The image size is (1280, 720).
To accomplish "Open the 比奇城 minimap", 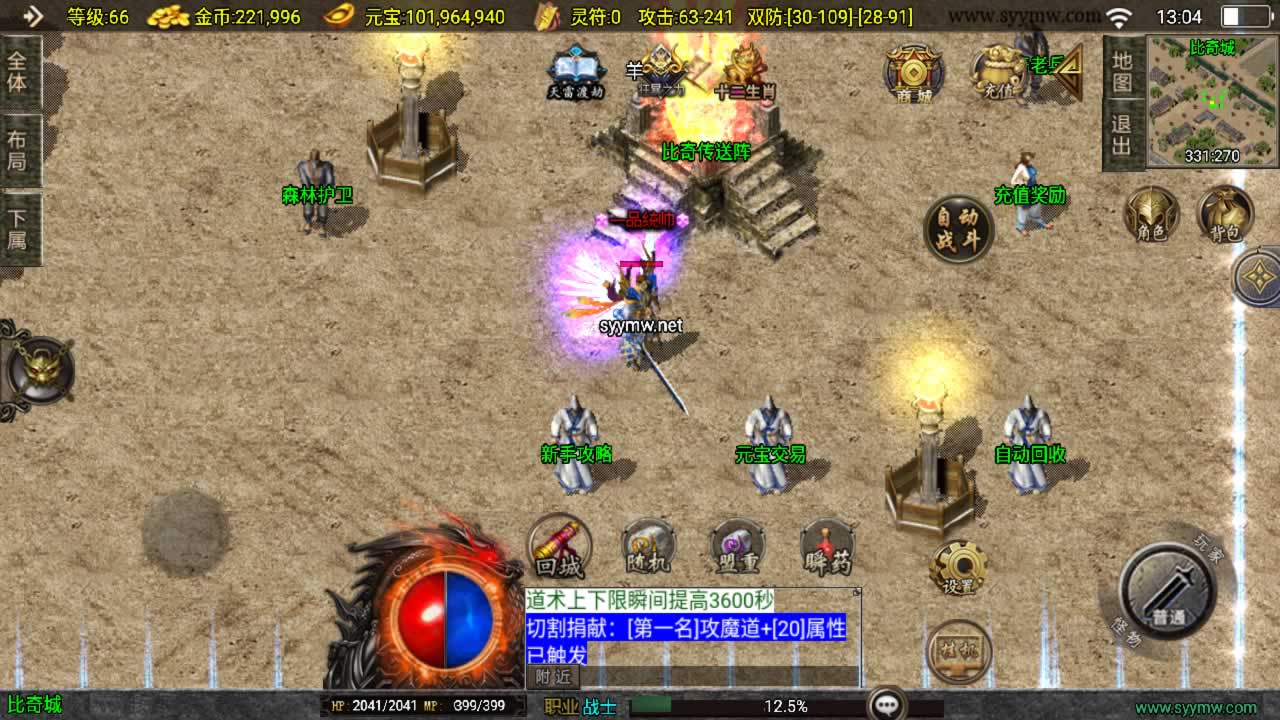I will pyautogui.click(x=1212, y=101).
